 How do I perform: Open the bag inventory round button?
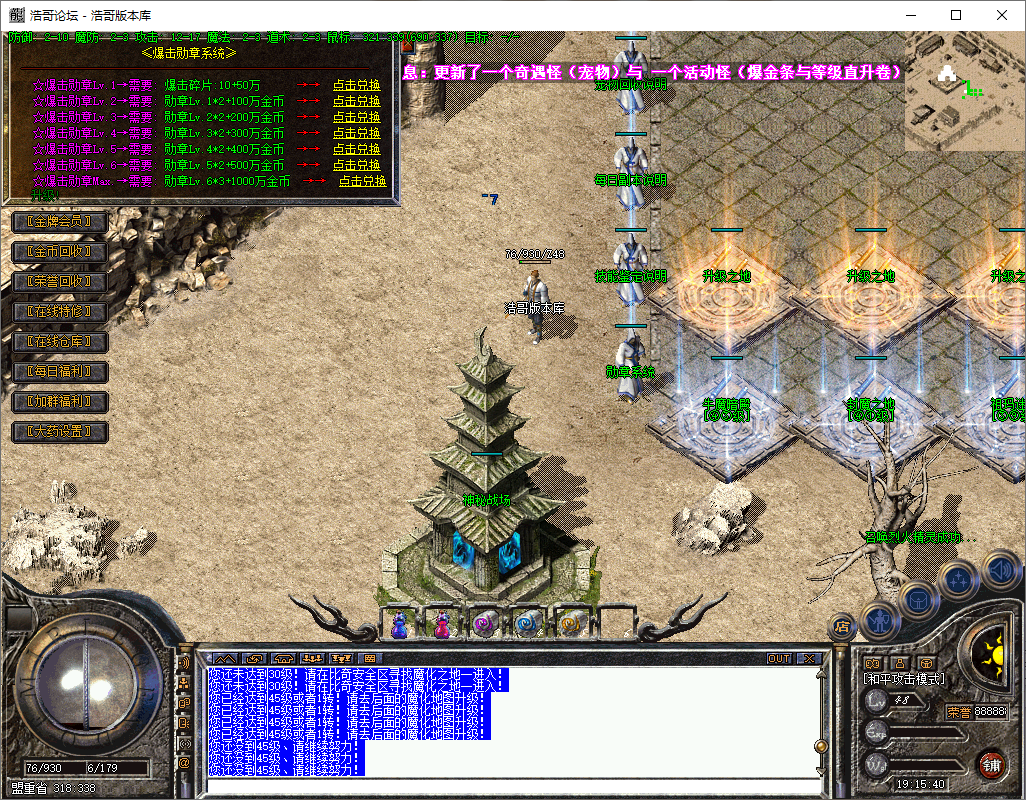[918, 600]
